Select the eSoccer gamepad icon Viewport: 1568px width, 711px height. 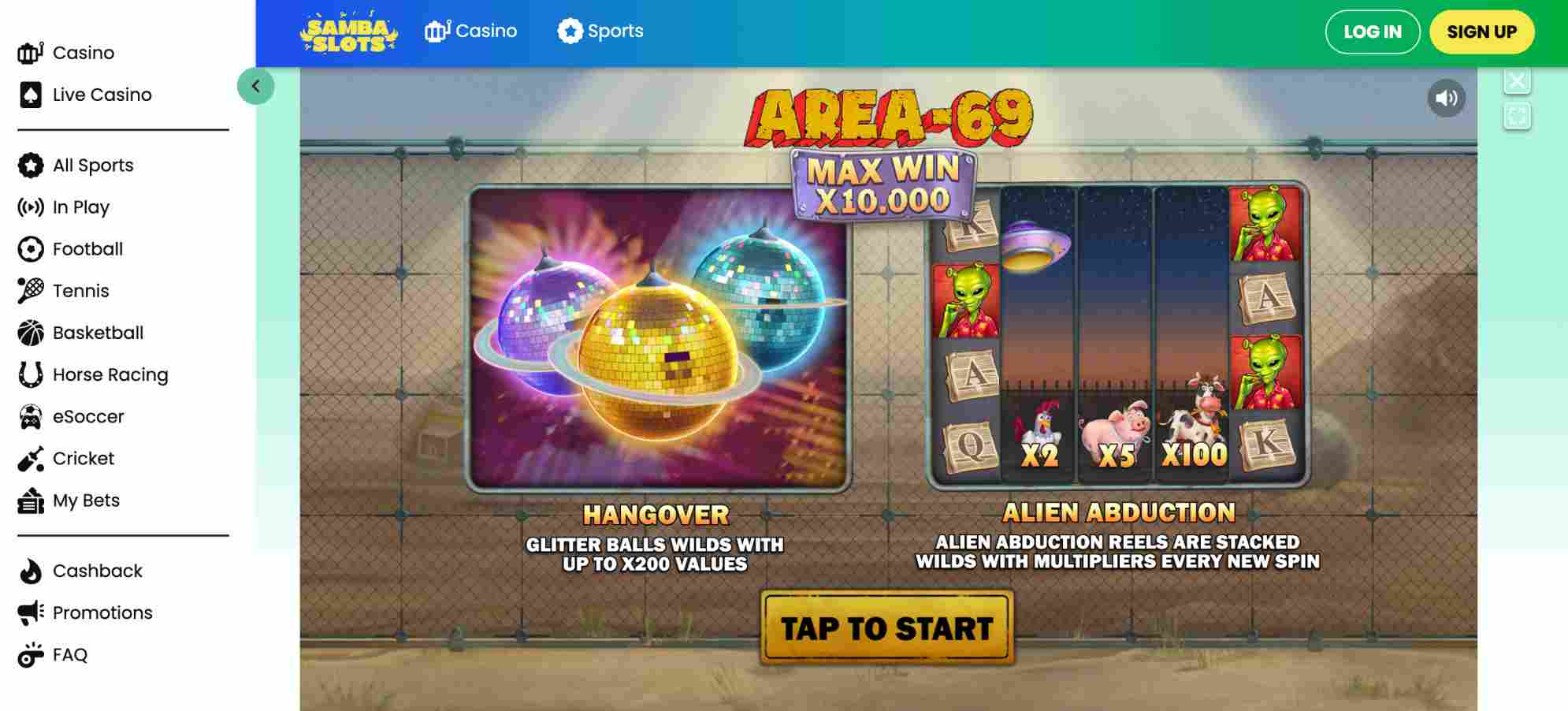click(x=29, y=415)
